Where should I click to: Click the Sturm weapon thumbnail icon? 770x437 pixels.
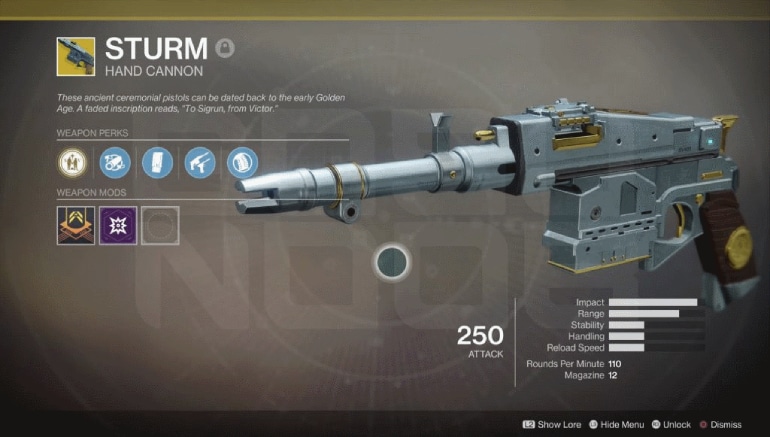tap(76, 57)
